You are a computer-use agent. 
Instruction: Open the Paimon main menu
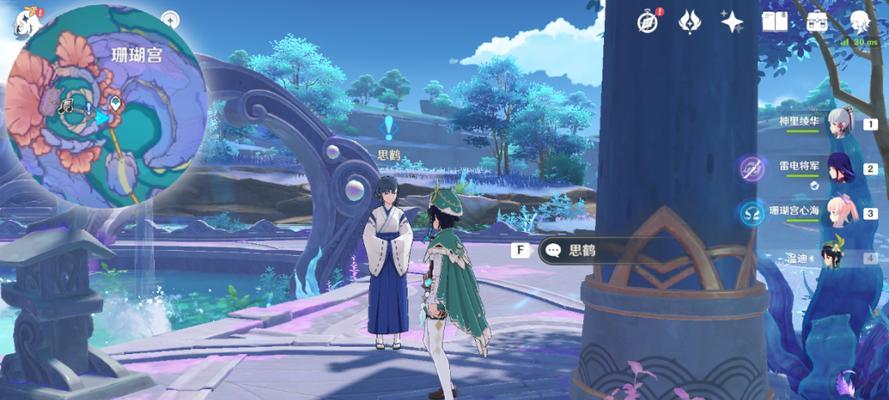pos(20,22)
